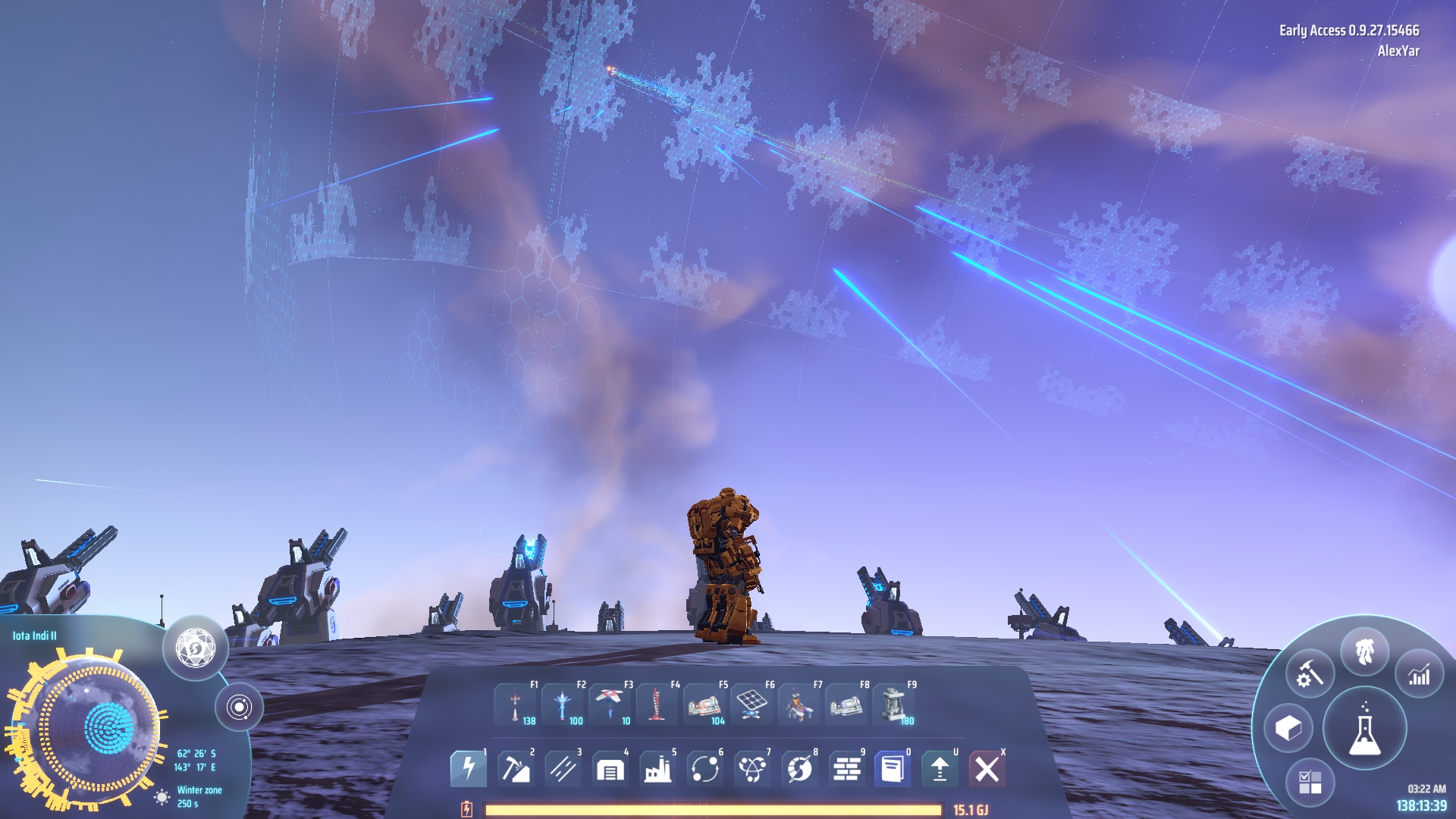Screen dimensions: 1456x819
Task: Open the factory production build category
Action: click(x=657, y=769)
